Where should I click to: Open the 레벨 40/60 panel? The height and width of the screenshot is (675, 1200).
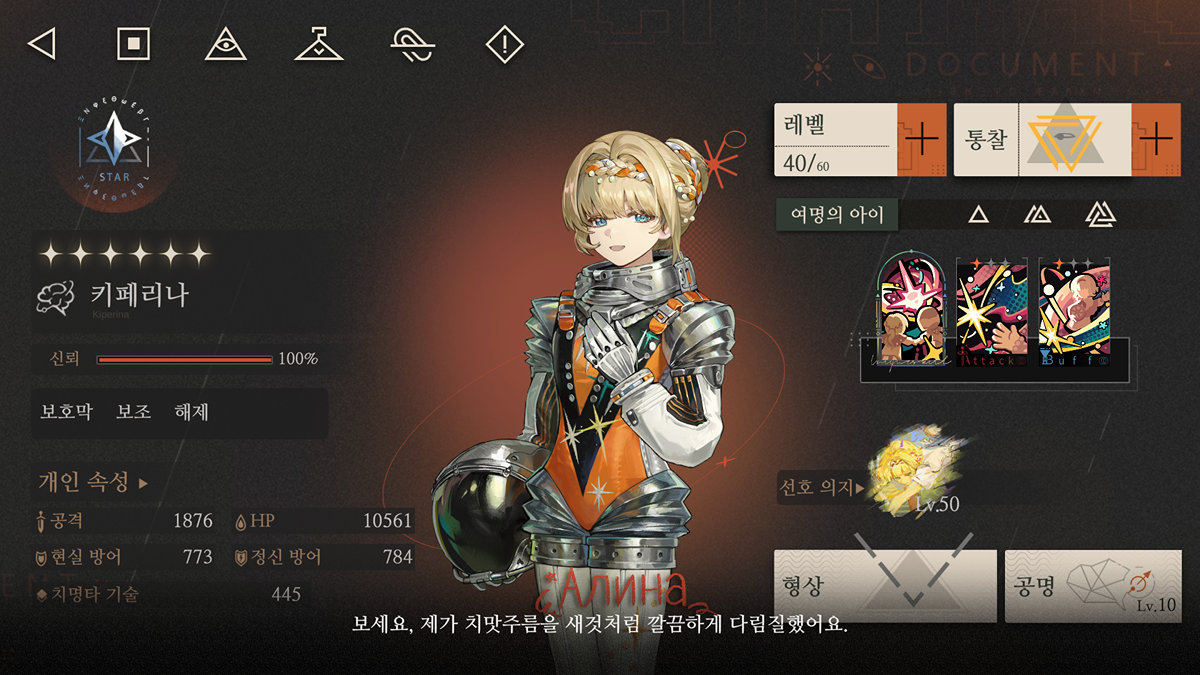[835, 139]
